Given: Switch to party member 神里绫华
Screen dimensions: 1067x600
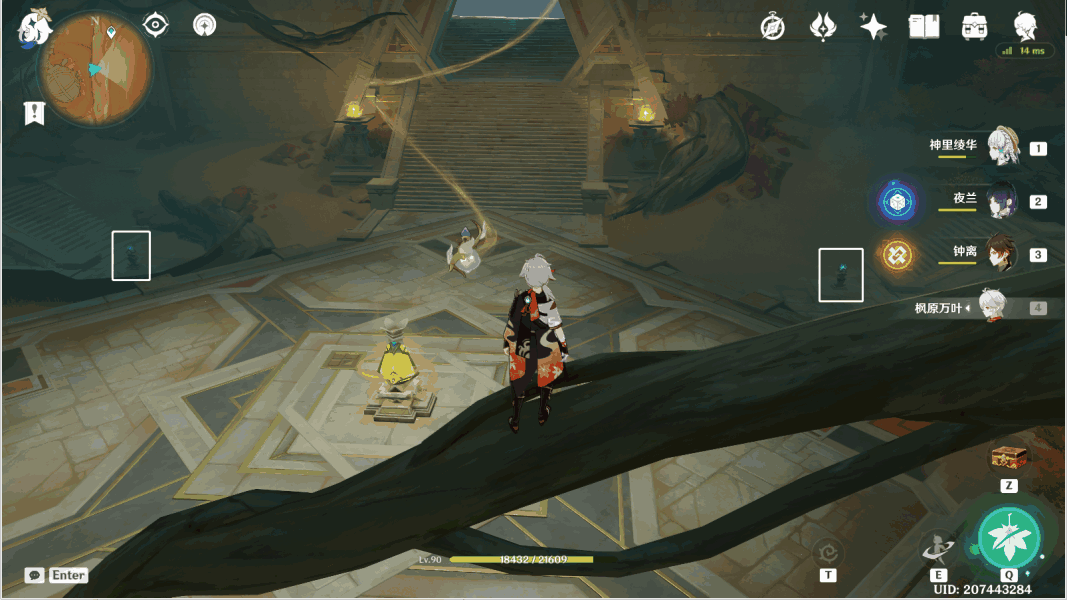Looking at the screenshot, I should pos(1001,147).
